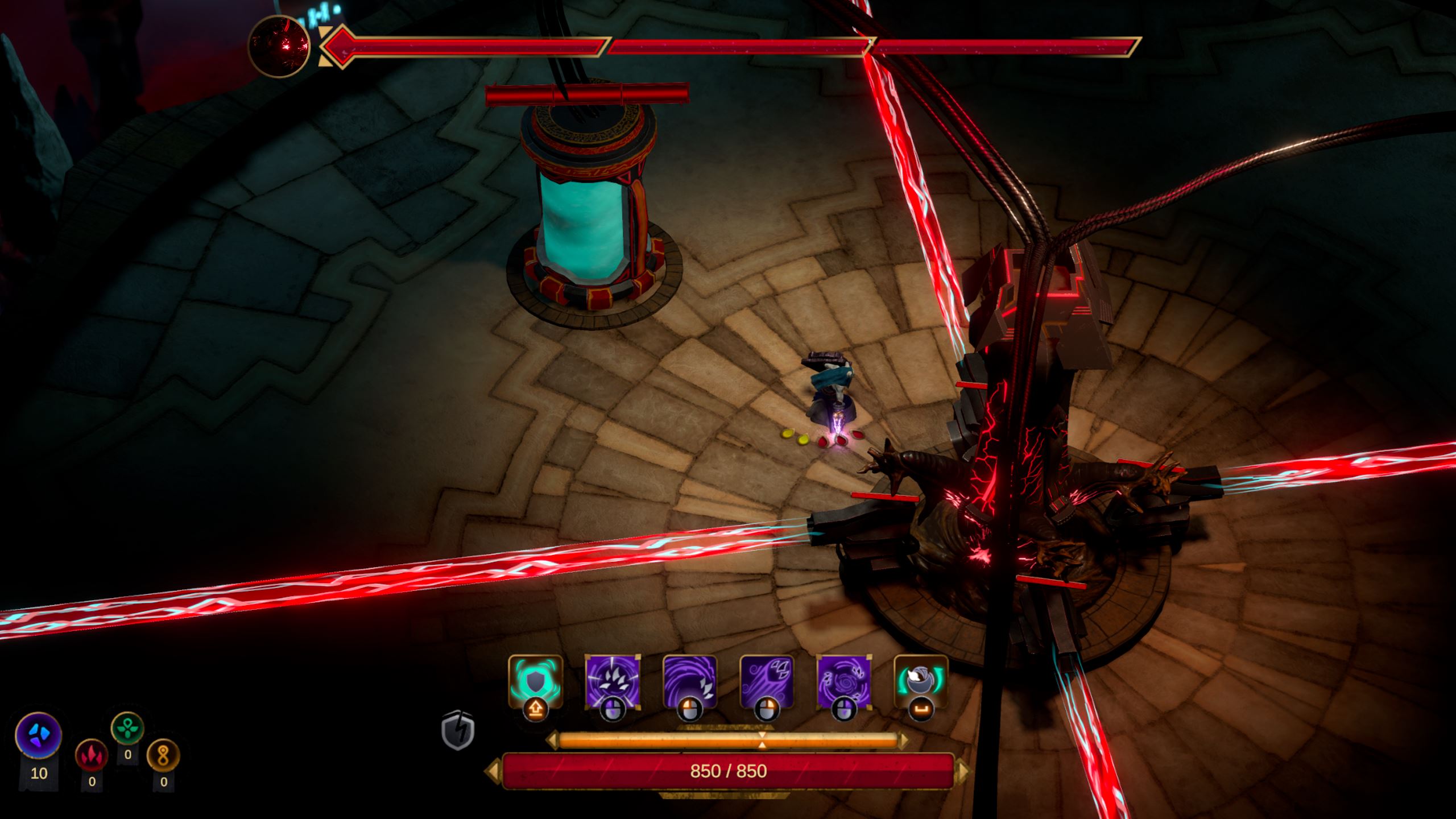Select the blue crystal shard currency orb
The width and height of the screenshot is (1456, 819).
pos(39,734)
